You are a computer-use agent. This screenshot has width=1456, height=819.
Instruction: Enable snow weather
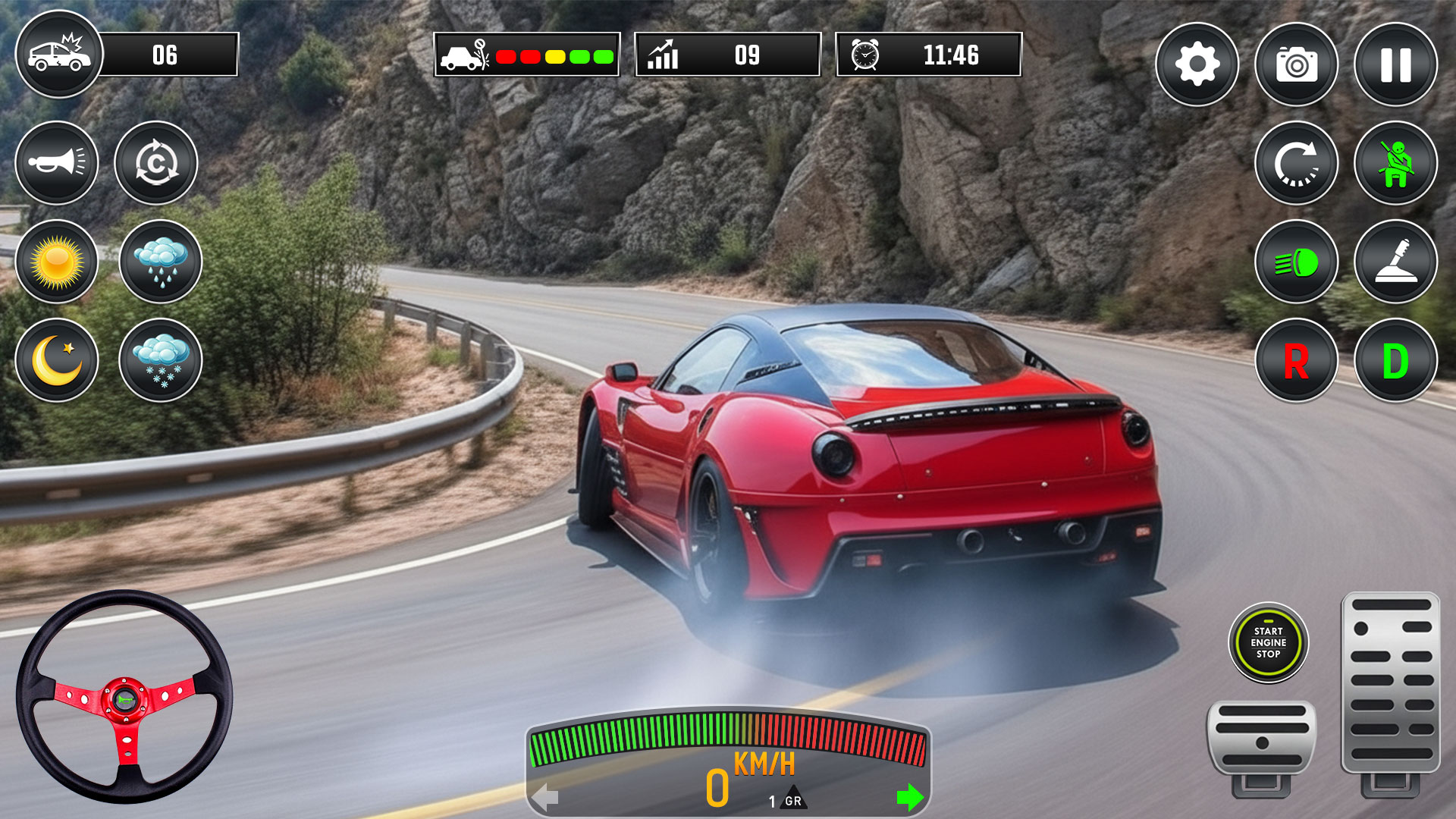[161, 360]
